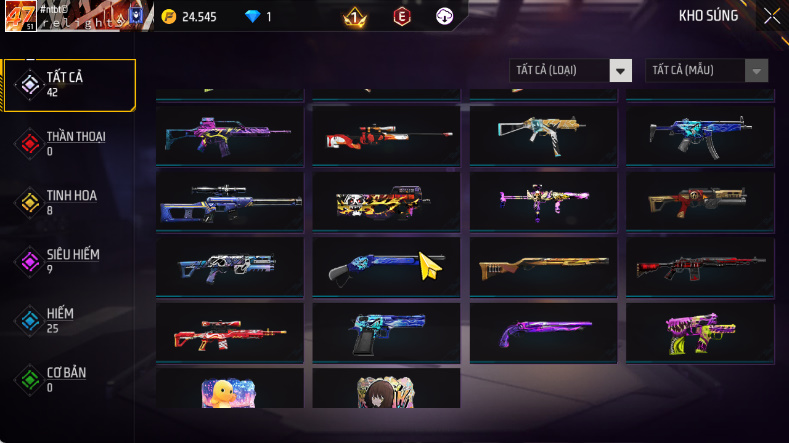Select the Tất Cả category tab
Viewport: 789px width, 443px height.
(68, 84)
